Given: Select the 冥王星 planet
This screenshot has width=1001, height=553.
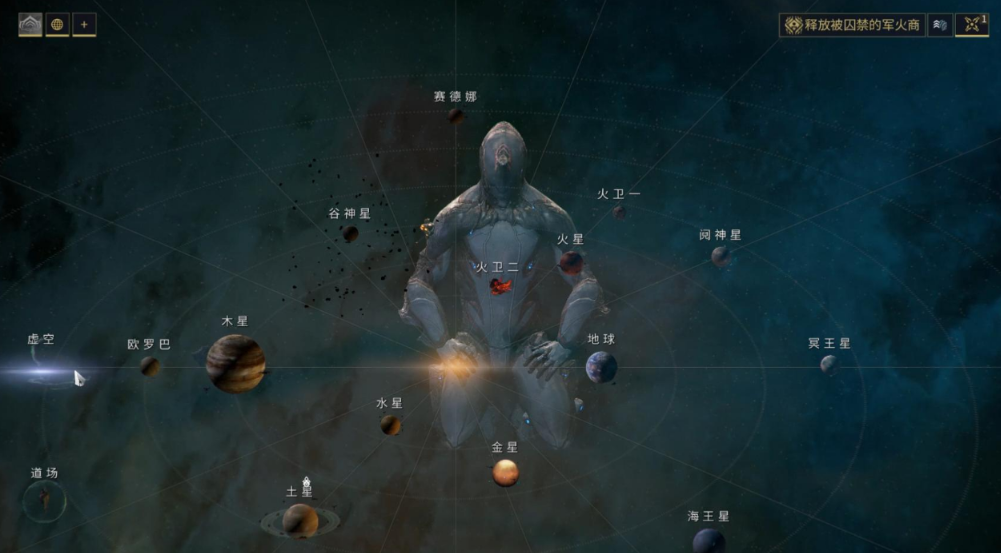Looking at the screenshot, I should (x=829, y=364).
